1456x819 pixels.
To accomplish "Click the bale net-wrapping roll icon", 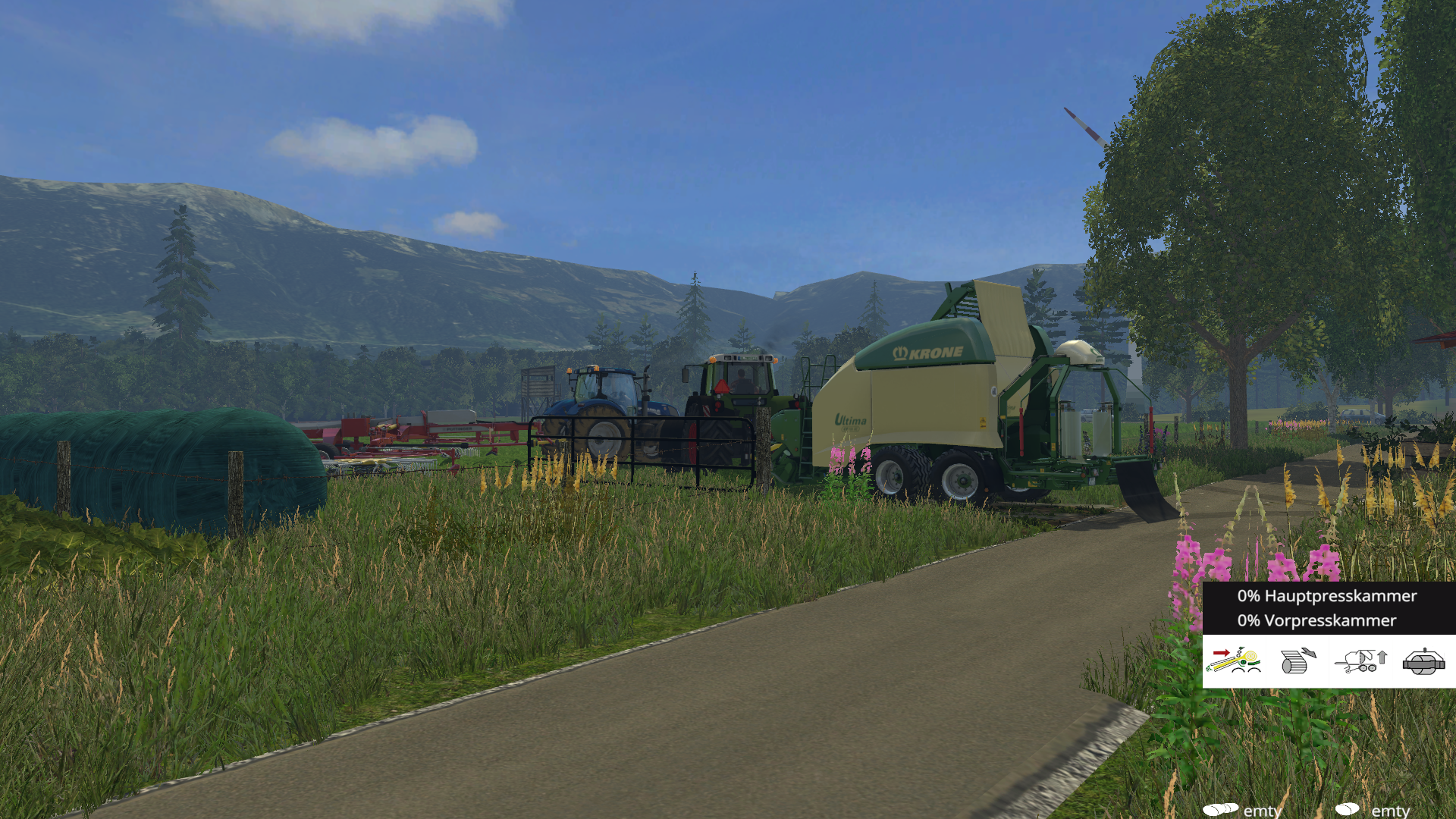I will point(1298,661).
